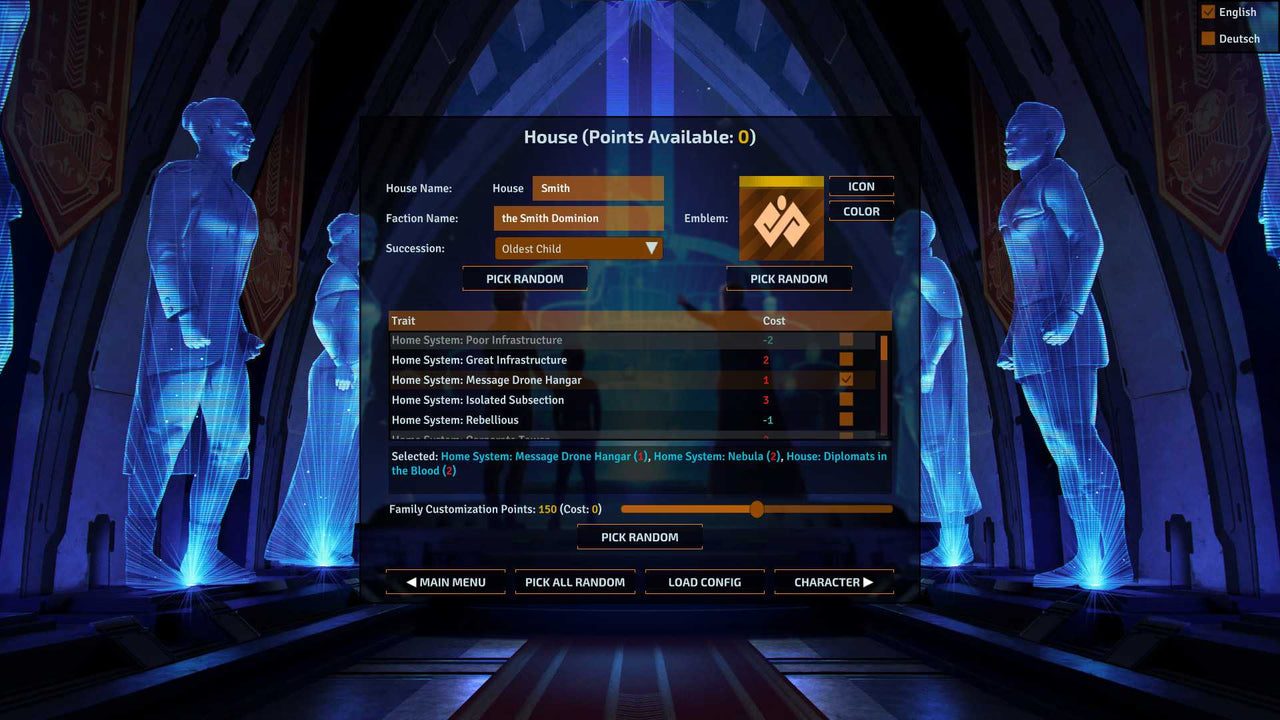Return to the MAIN MENU
Image resolution: width=1280 pixels, height=720 pixels.
click(x=445, y=581)
